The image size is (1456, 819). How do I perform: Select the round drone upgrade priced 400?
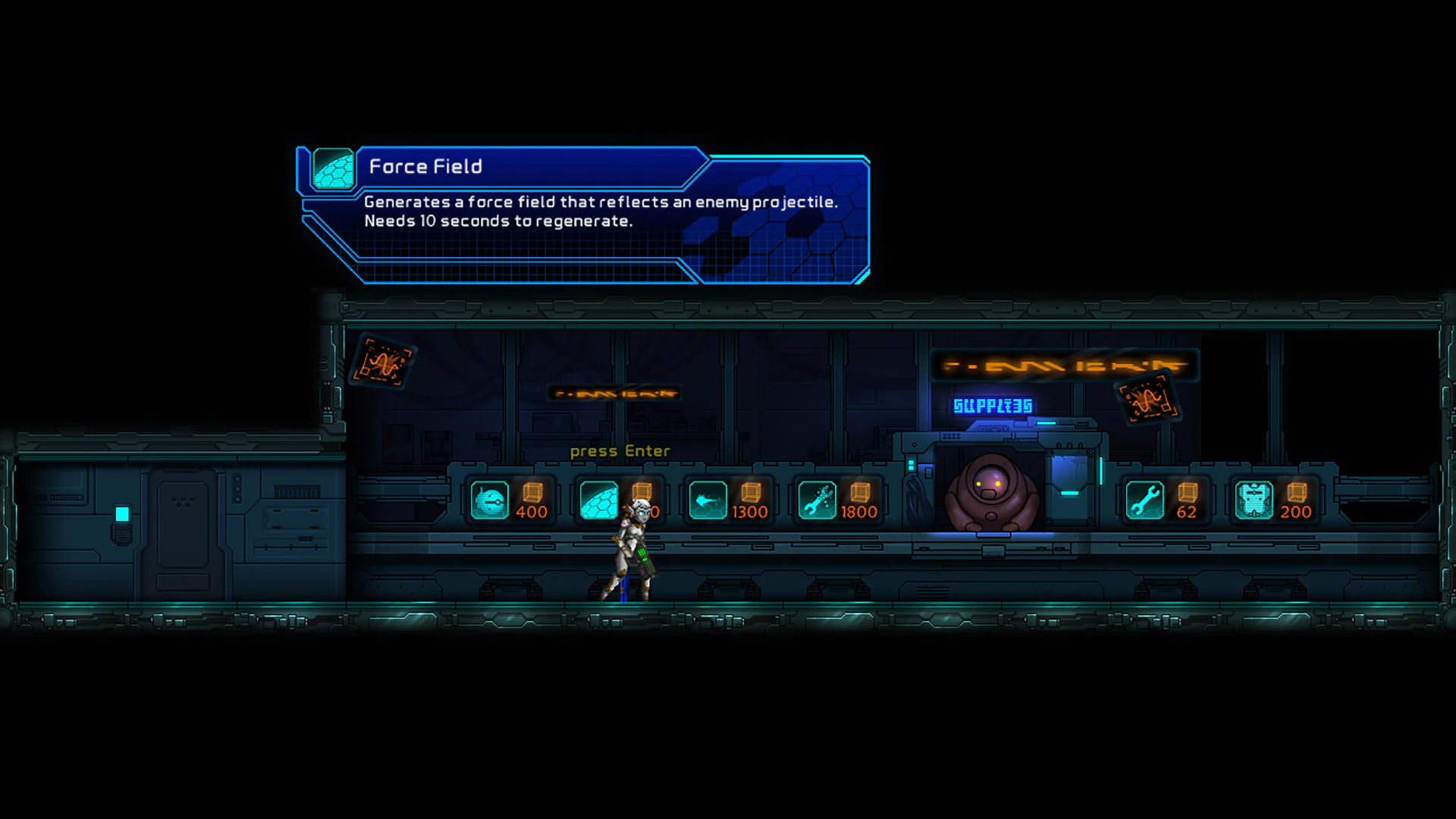click(489, 500)
